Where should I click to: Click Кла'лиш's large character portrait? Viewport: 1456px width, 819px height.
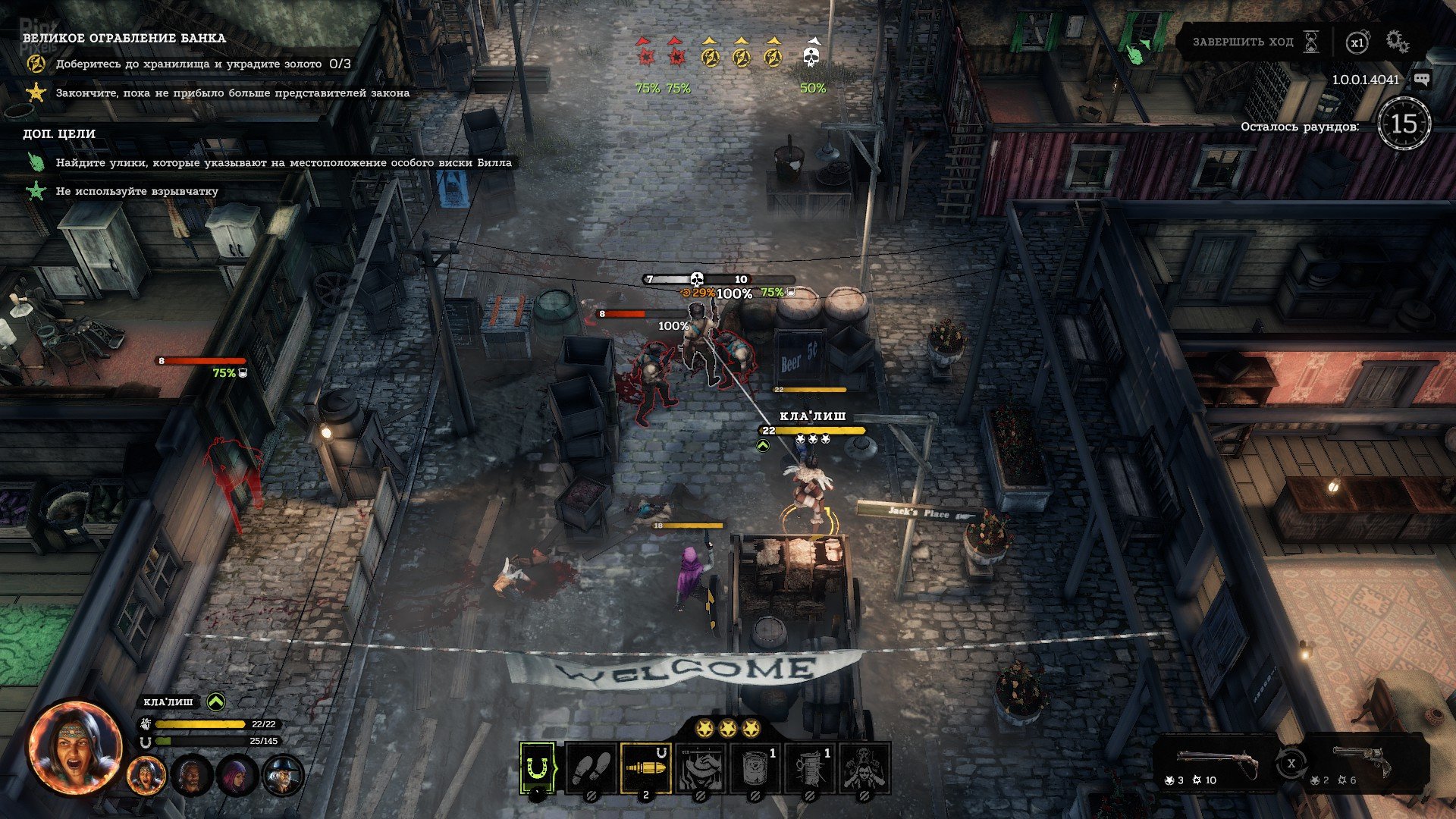[x=75, y=748]
